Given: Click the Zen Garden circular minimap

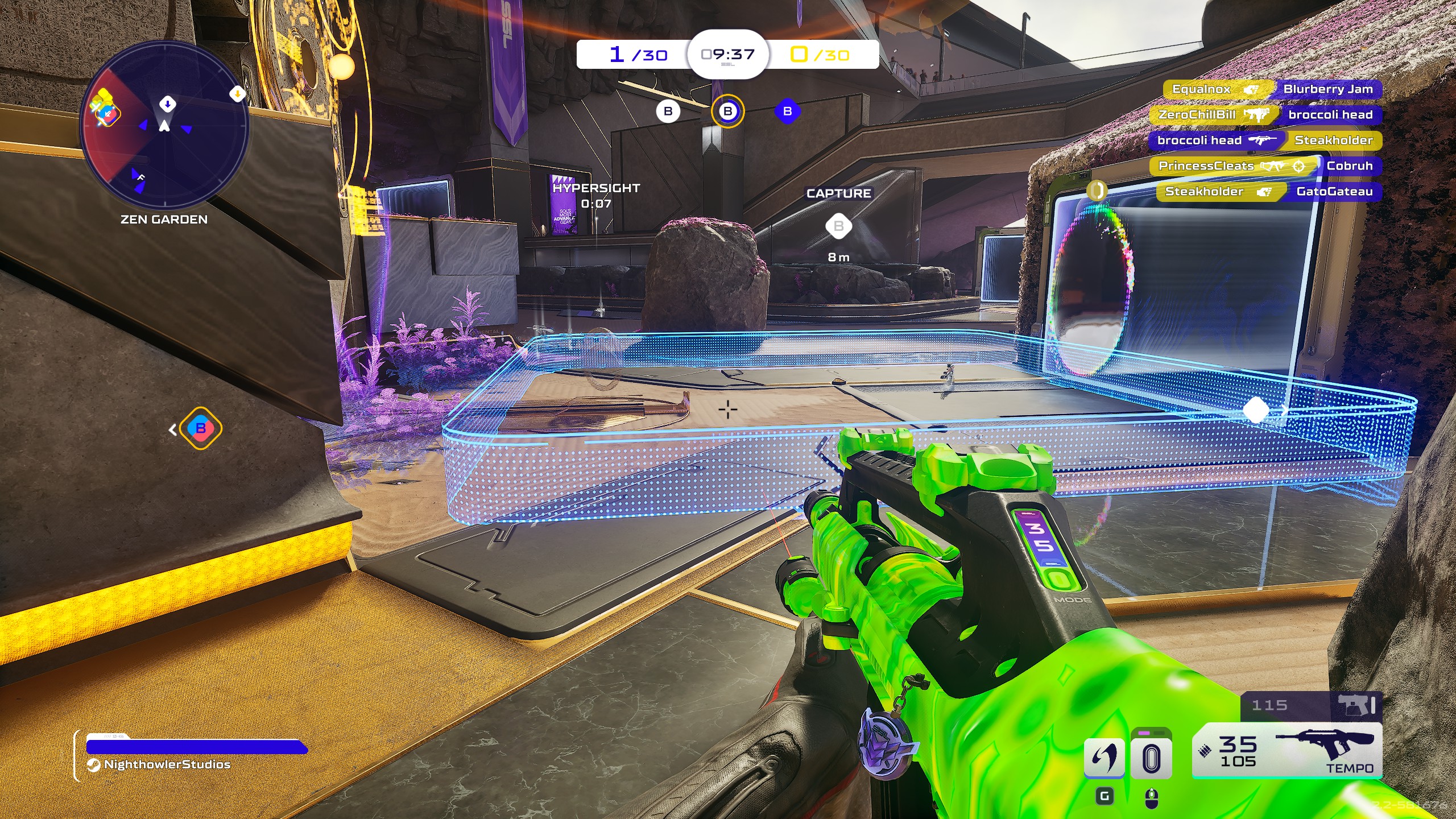Looking at the screenshot, I should [x=164, y=124].
